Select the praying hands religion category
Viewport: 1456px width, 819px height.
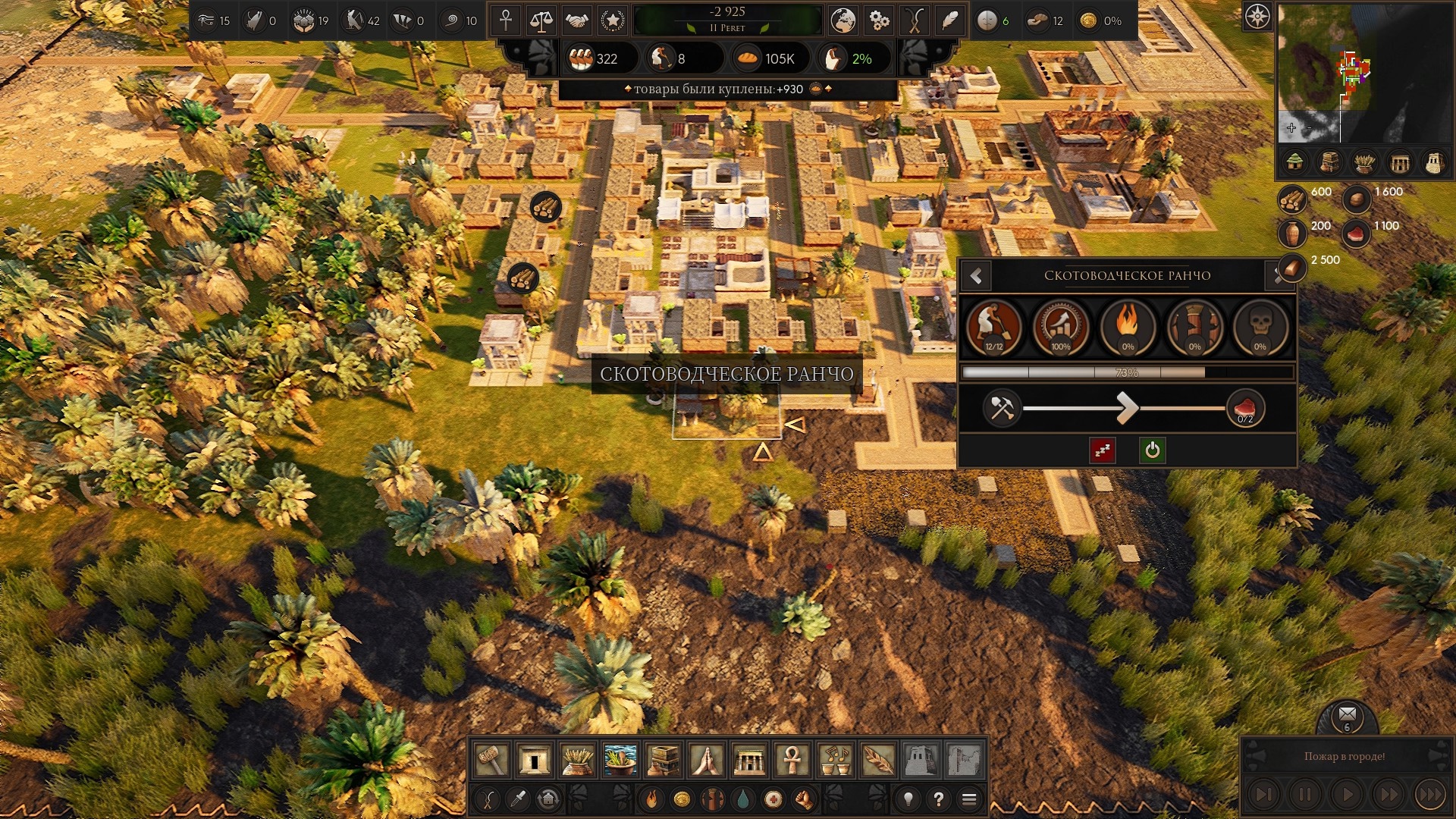coord(706,759)
